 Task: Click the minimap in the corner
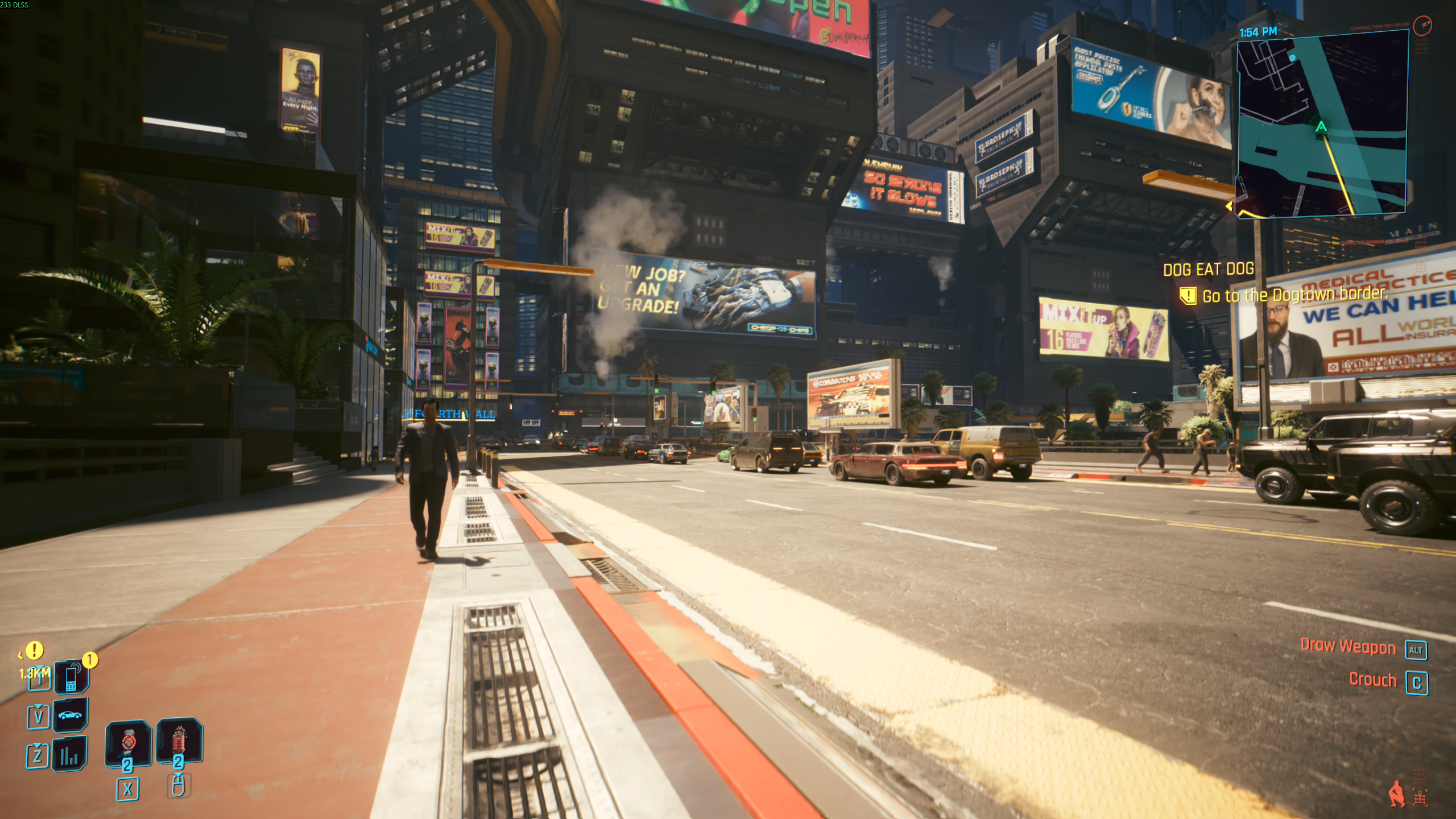(1322, 125)
